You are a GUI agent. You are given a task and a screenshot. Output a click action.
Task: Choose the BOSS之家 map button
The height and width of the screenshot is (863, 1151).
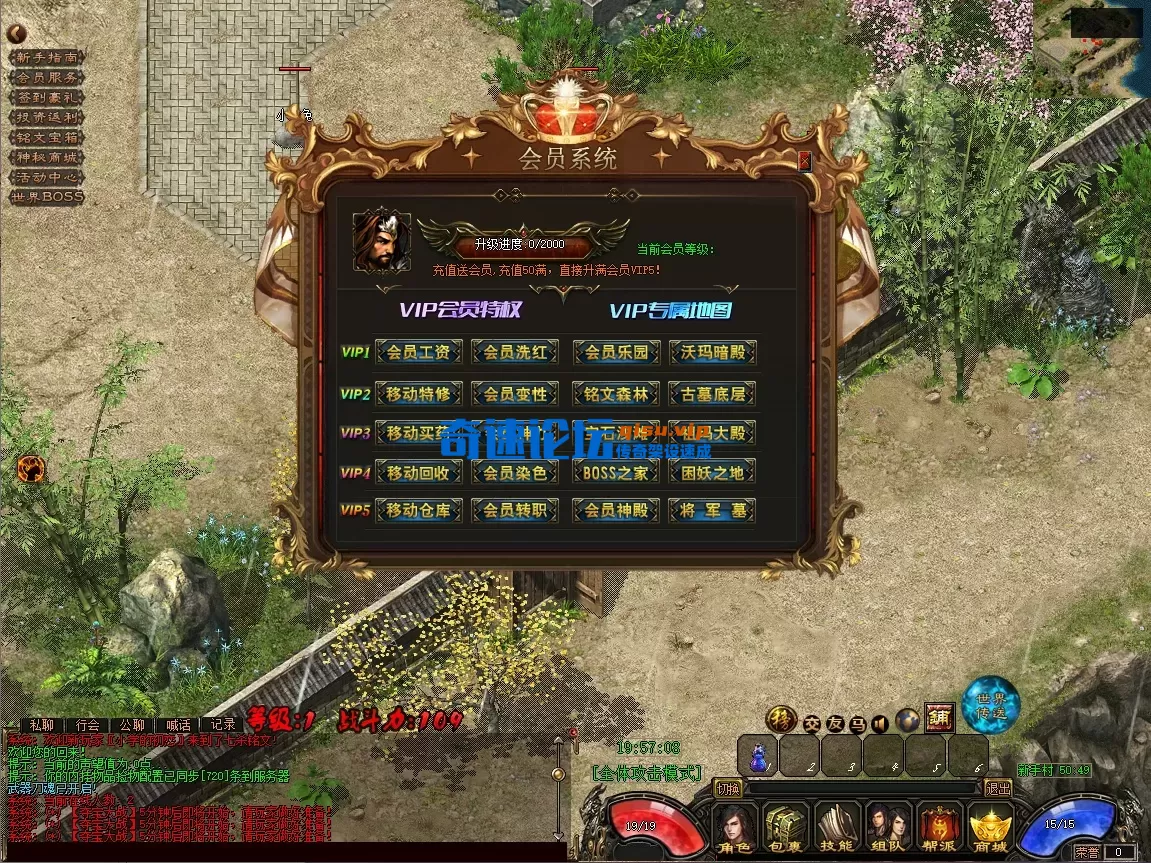coord(616,472)
